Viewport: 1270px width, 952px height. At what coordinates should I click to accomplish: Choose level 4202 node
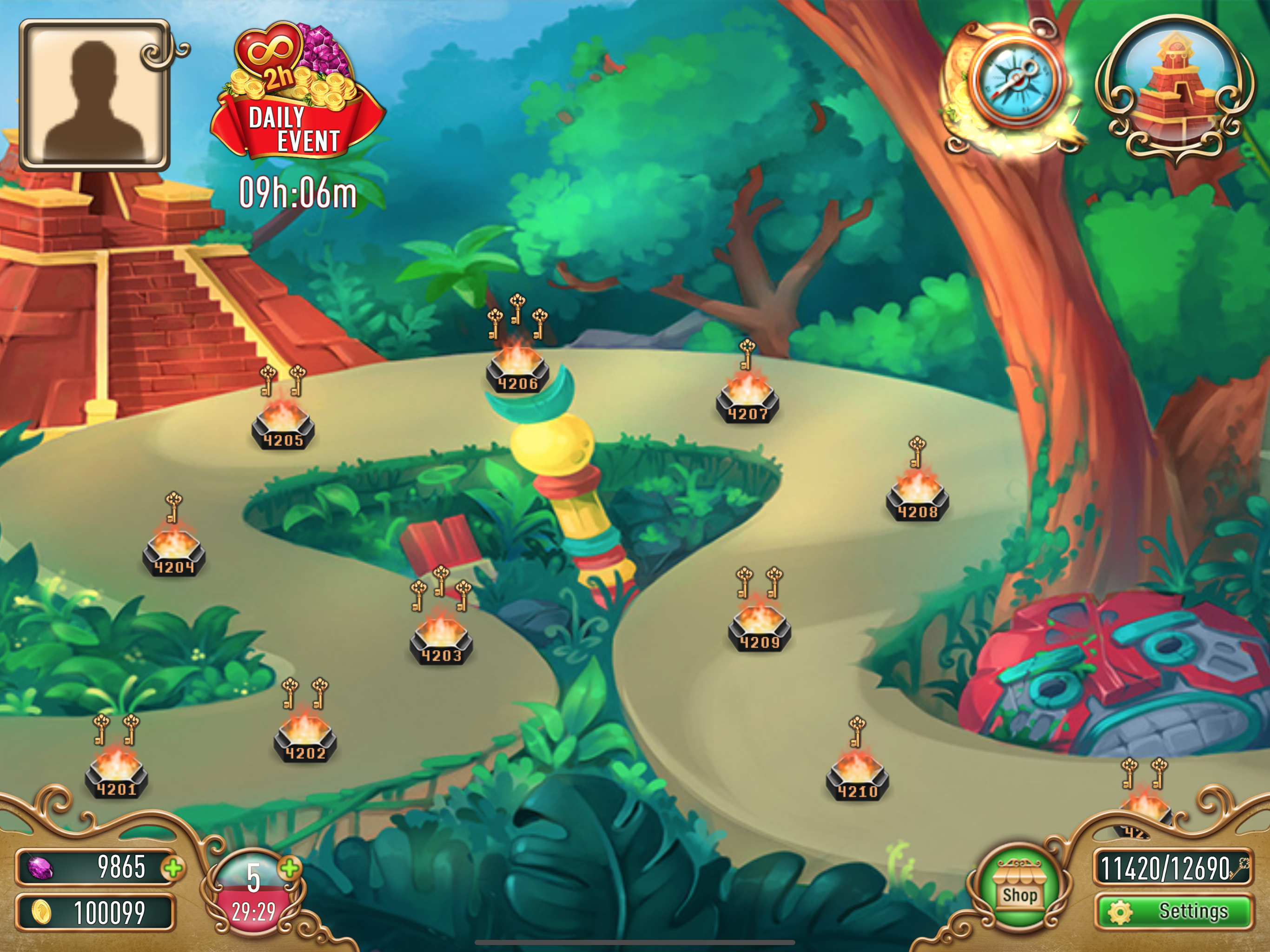coord(305,738)
